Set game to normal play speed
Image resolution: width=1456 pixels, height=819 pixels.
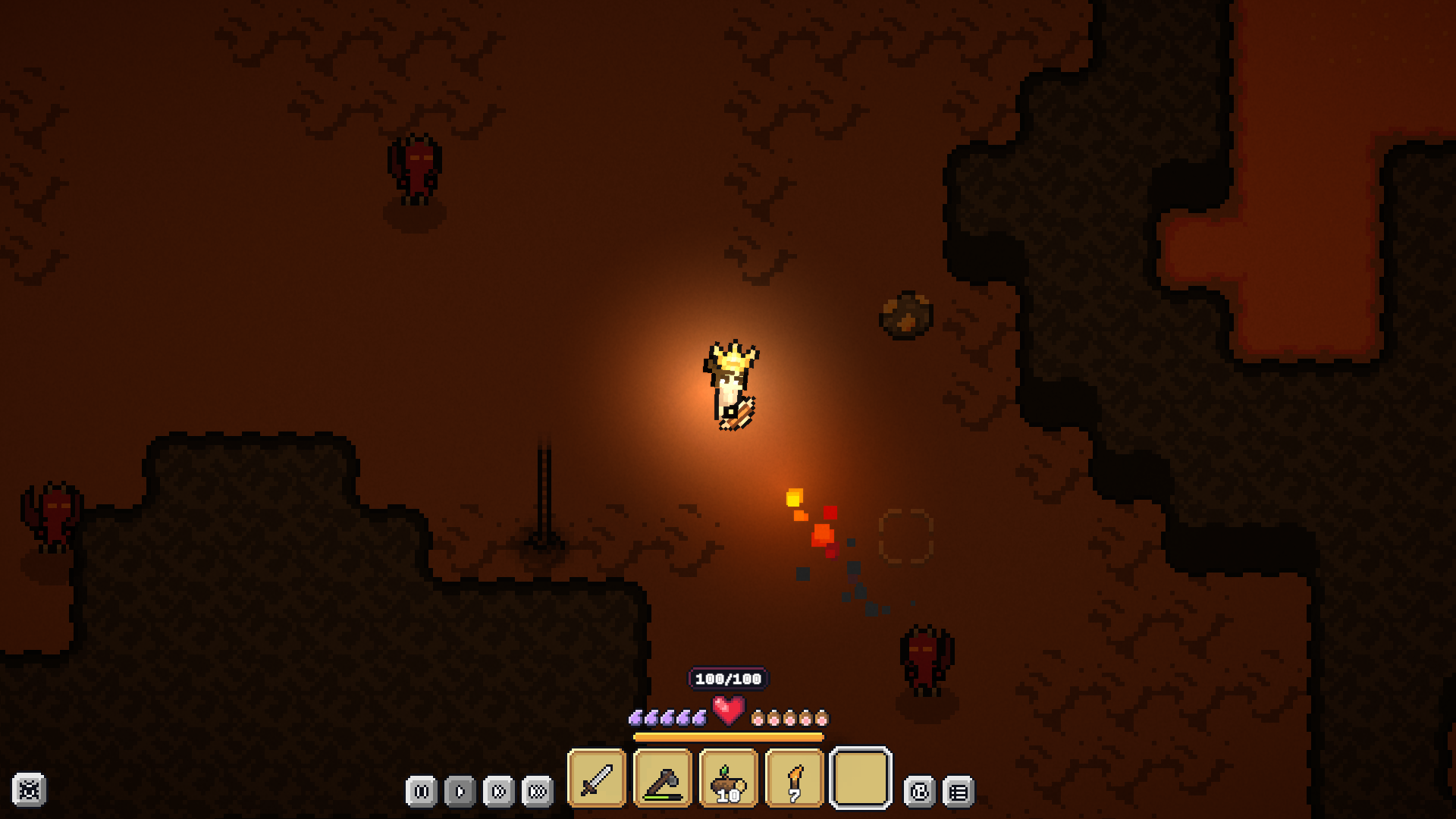[x=460, y=792]
